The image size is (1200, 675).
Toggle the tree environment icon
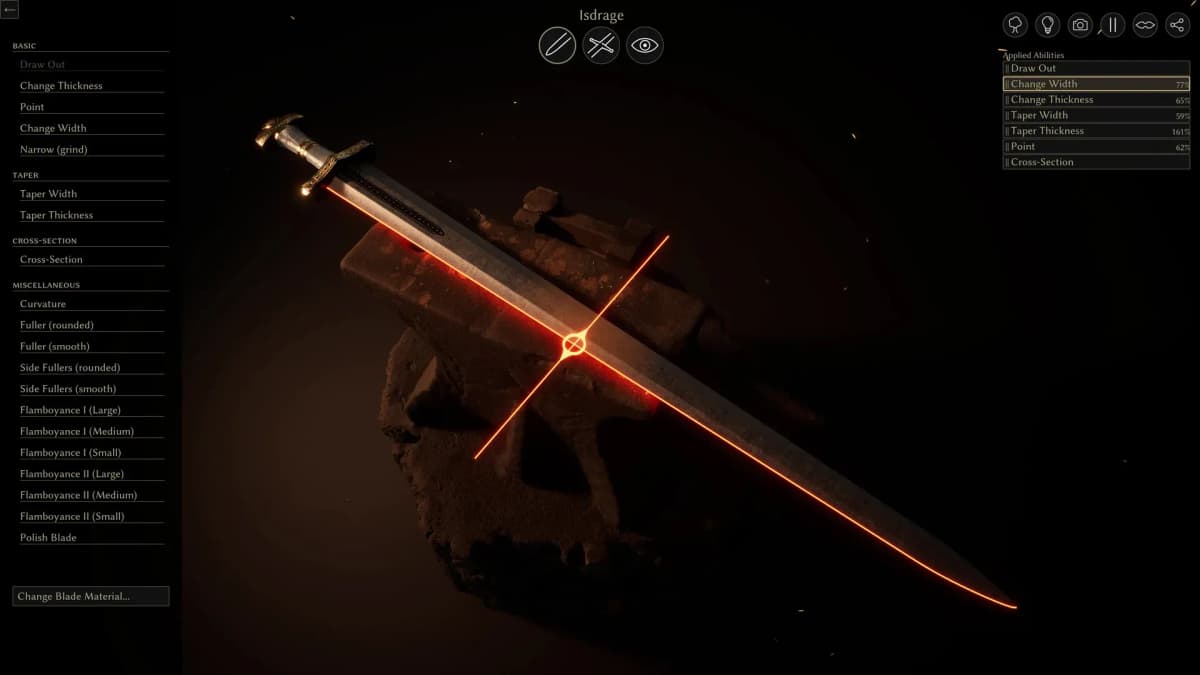[x=1015, y=25]
